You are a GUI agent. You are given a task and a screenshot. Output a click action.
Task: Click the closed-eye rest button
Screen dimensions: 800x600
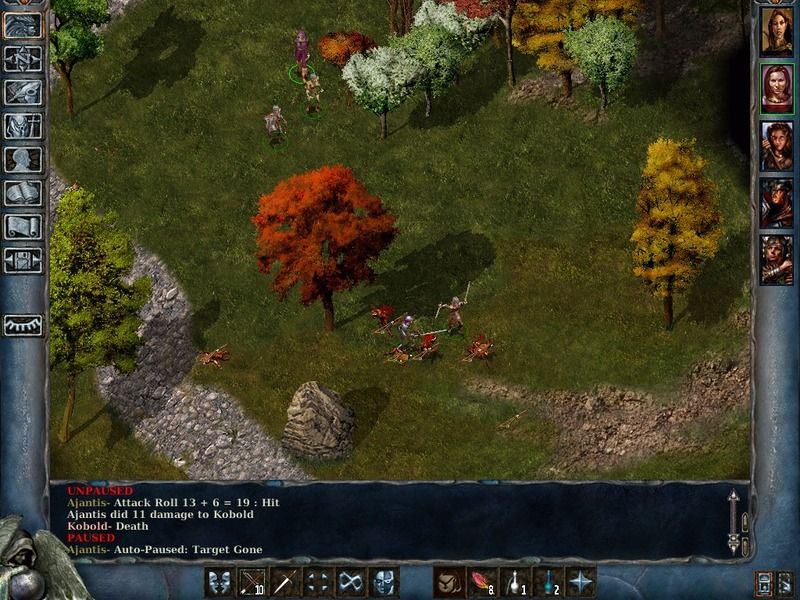coord(22,325)
